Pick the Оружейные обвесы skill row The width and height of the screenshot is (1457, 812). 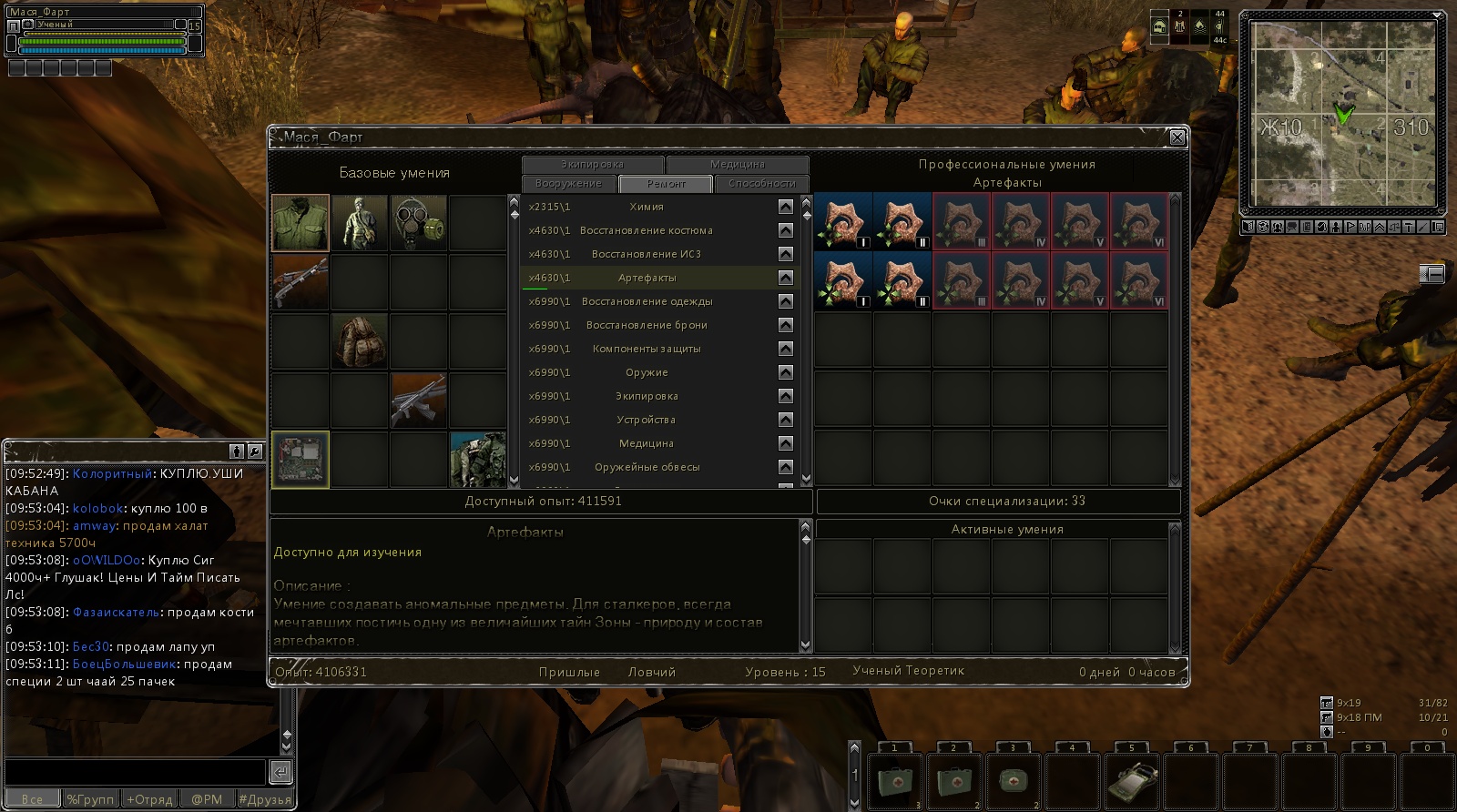647,468
